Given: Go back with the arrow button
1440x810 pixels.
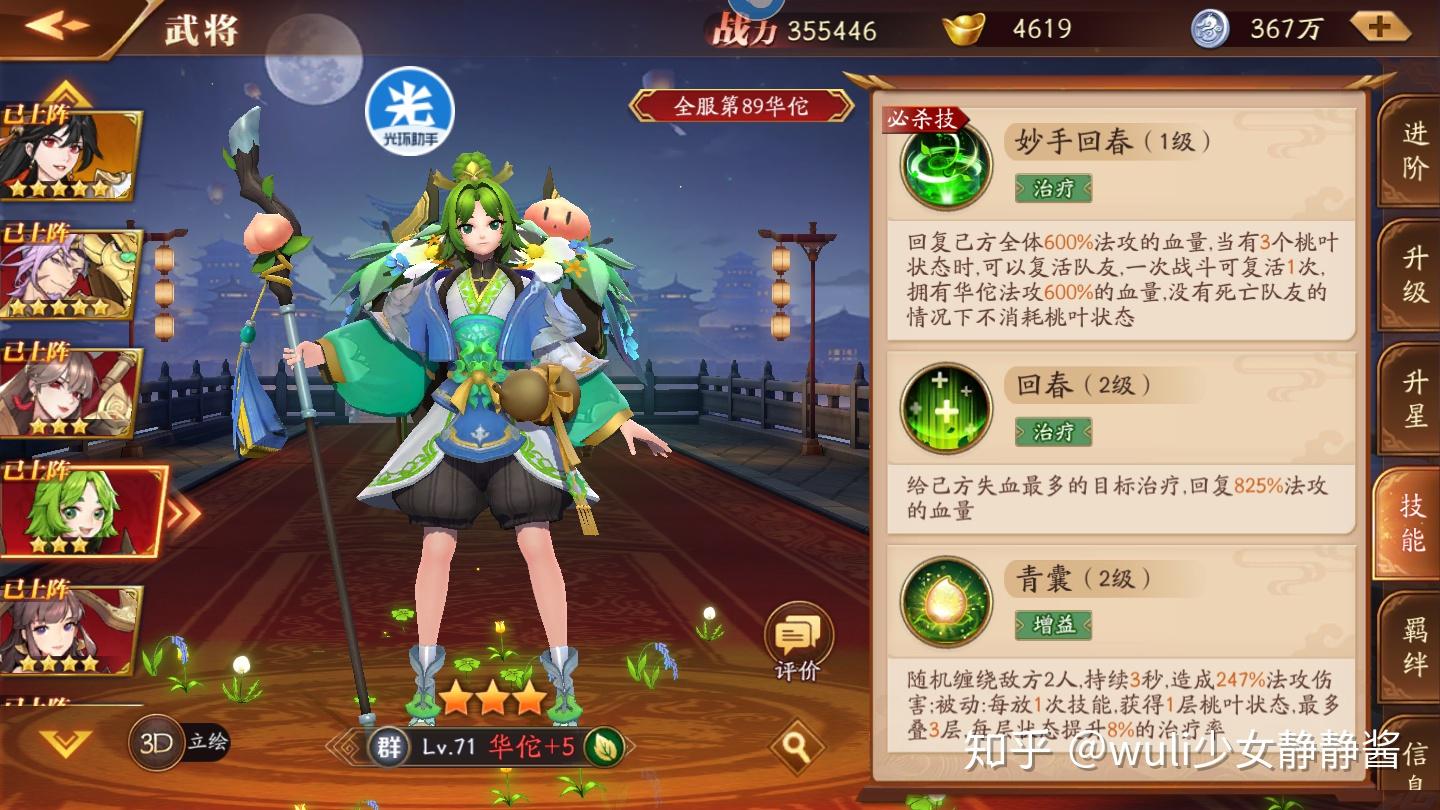Looking at the screenshot, I should point(58,25).
